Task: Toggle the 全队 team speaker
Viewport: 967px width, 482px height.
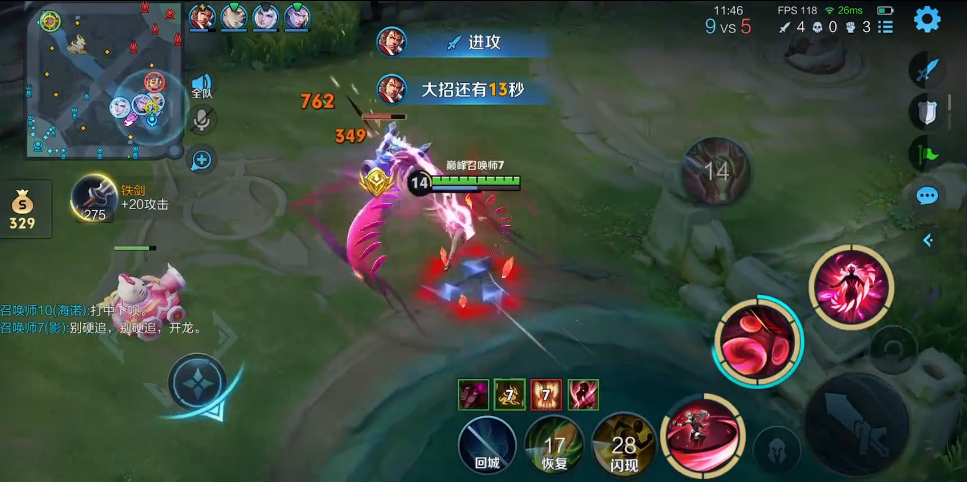Action: click(x=201, y=86)
